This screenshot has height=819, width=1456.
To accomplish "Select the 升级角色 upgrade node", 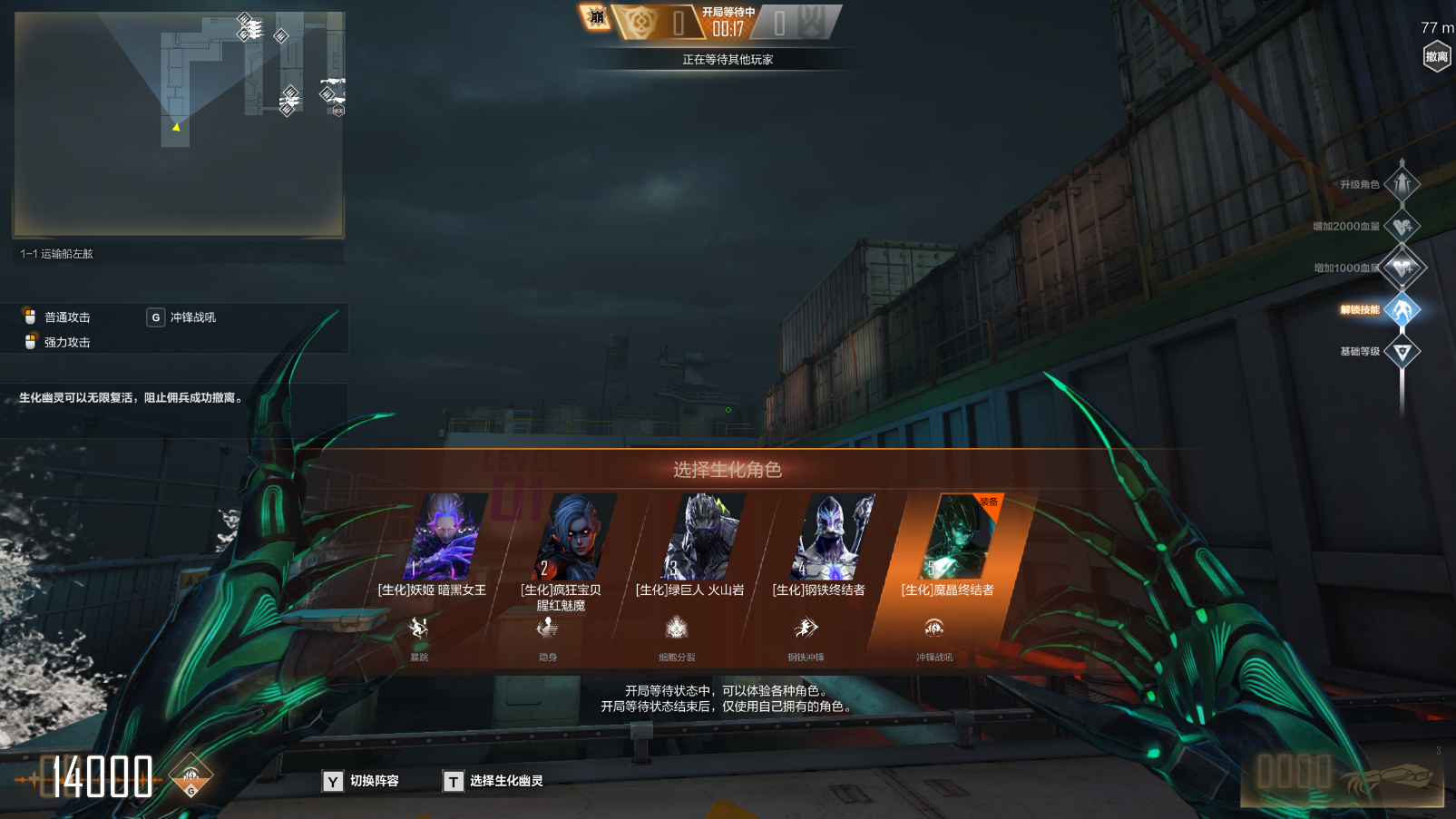I will tap(1402, 185).
